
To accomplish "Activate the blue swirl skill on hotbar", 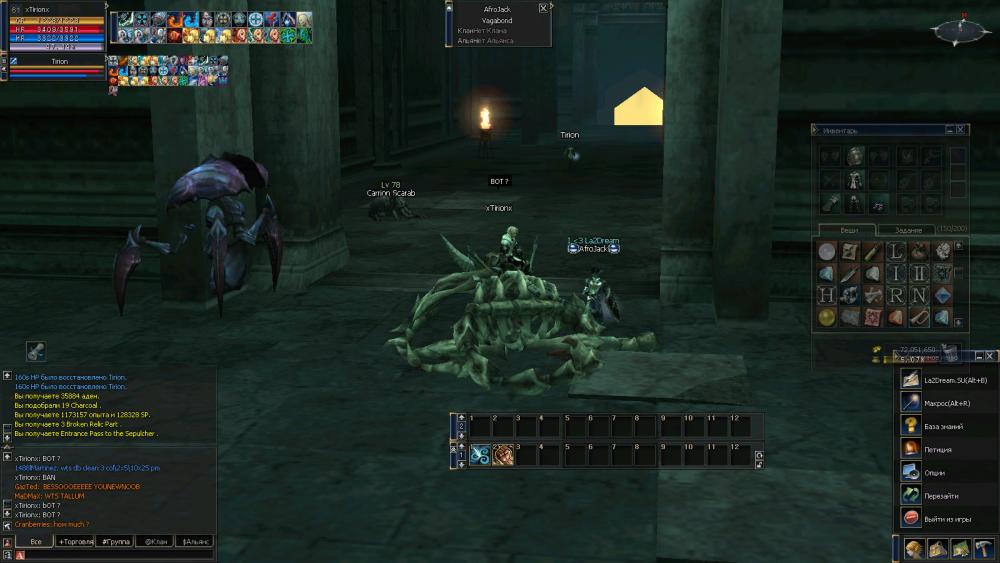I will point(480,454).
